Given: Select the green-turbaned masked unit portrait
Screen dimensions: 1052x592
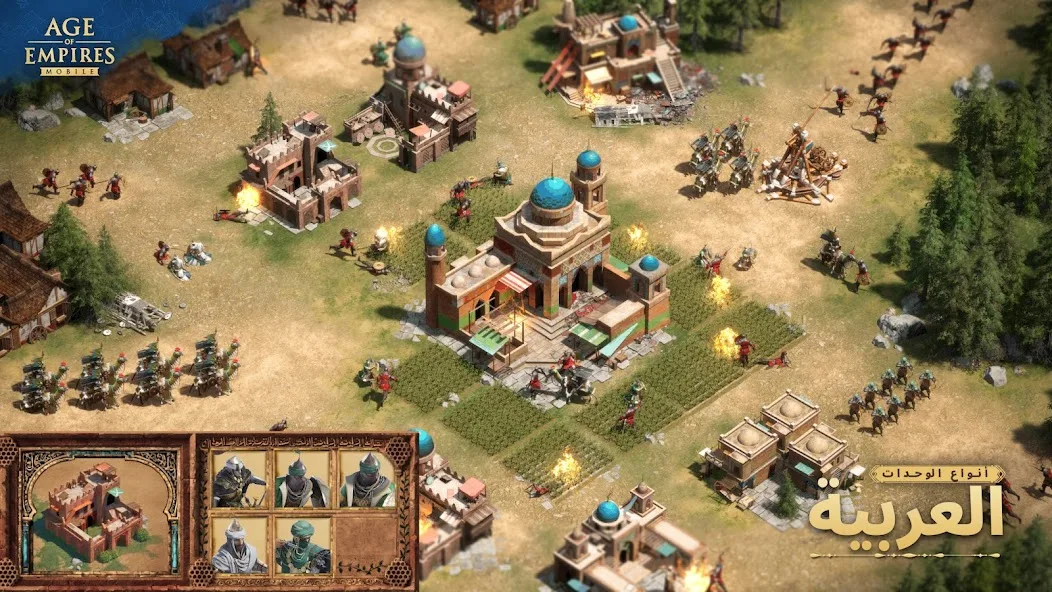Looking at the screenshot, I should pos(302,545).
